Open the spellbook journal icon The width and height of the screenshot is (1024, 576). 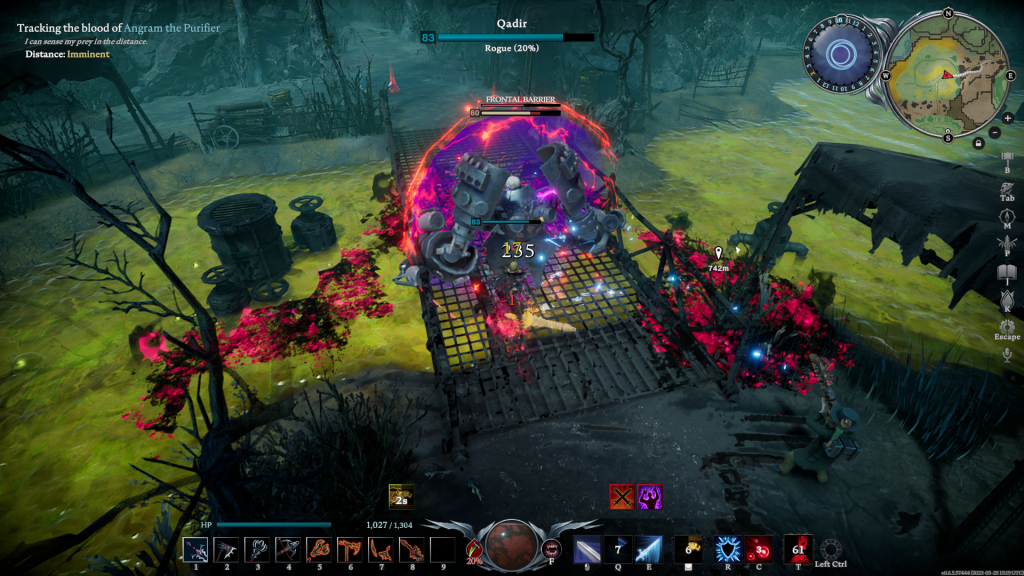click(1007, 271)
